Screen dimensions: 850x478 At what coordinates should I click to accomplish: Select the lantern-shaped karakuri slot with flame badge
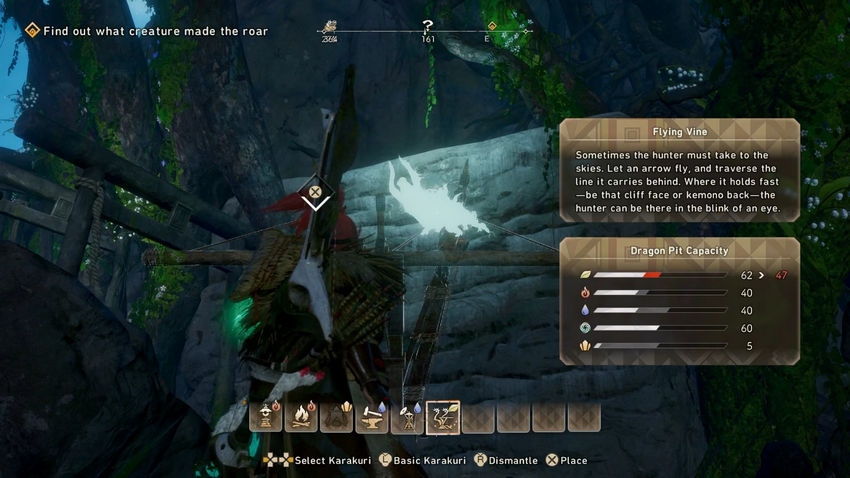coord(266,416)
